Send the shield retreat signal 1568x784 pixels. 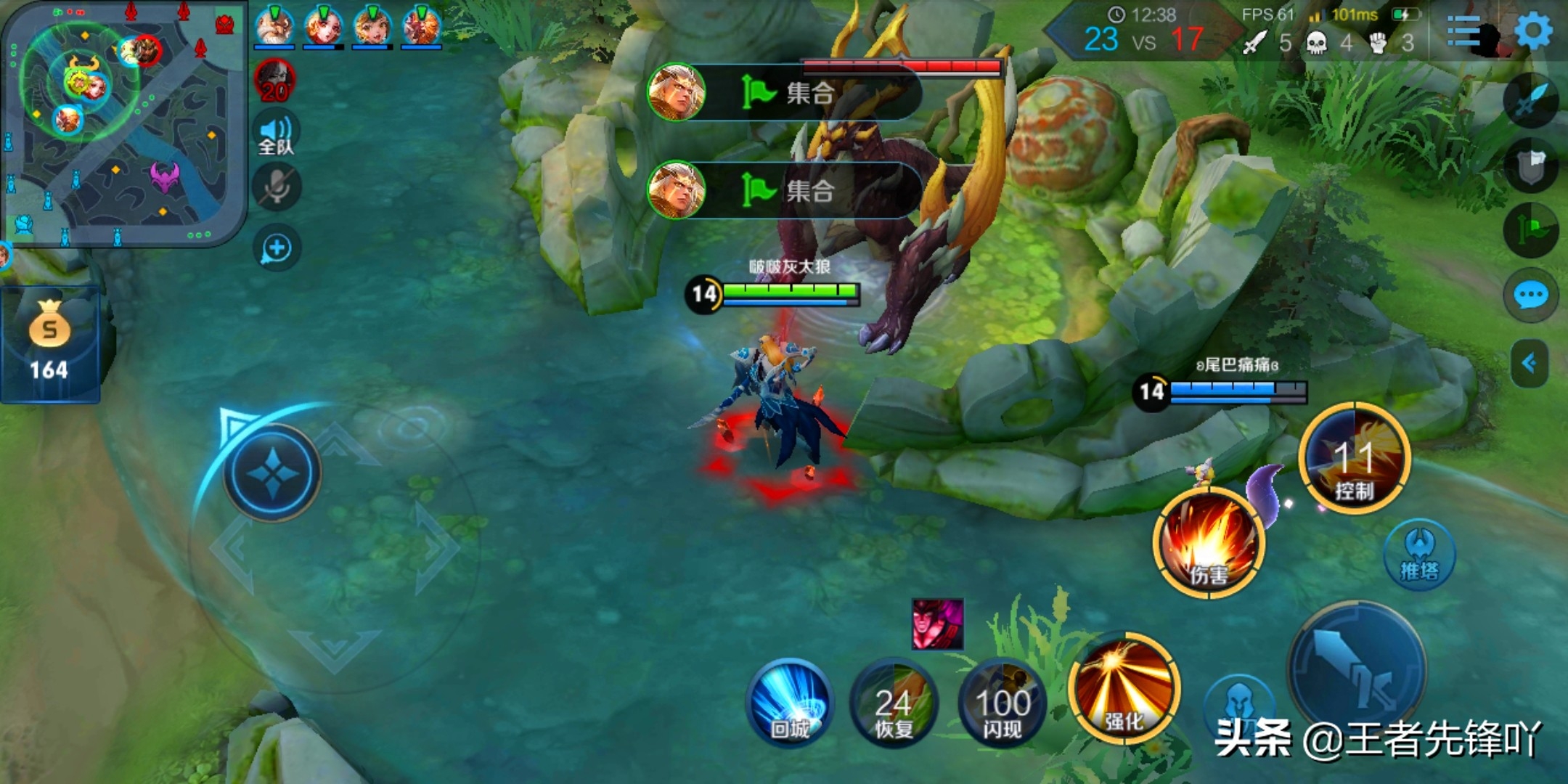(x=1530, y=166)
